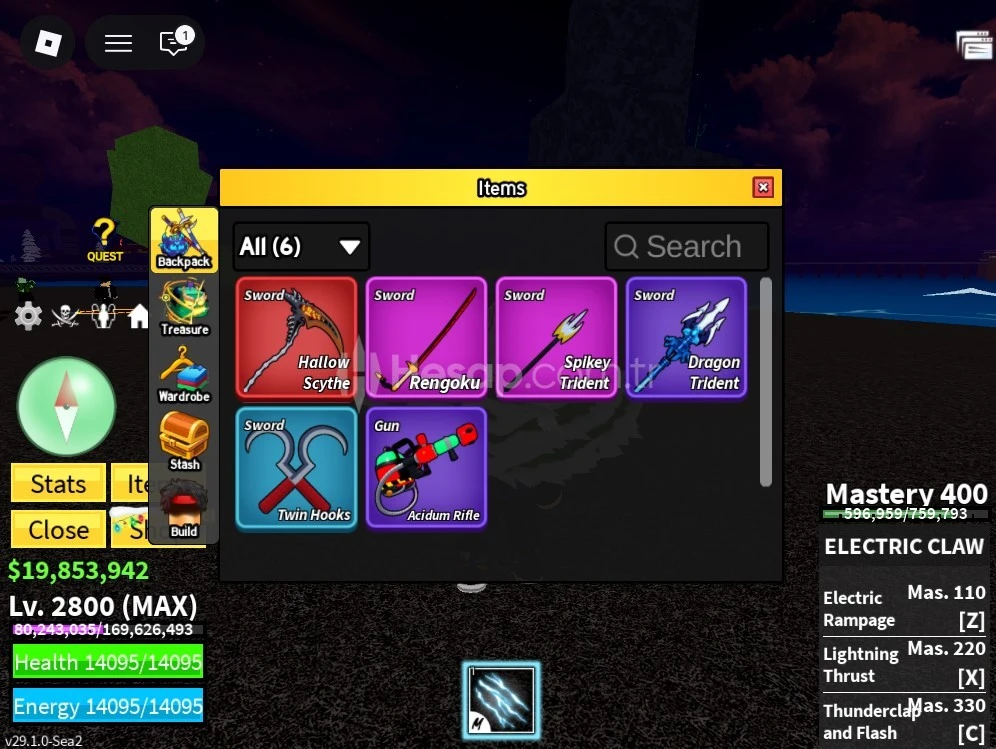Open the Quest marker icon
Viewport: 996px width, 749px height.
pyautogui.click(x=104, y=240)
